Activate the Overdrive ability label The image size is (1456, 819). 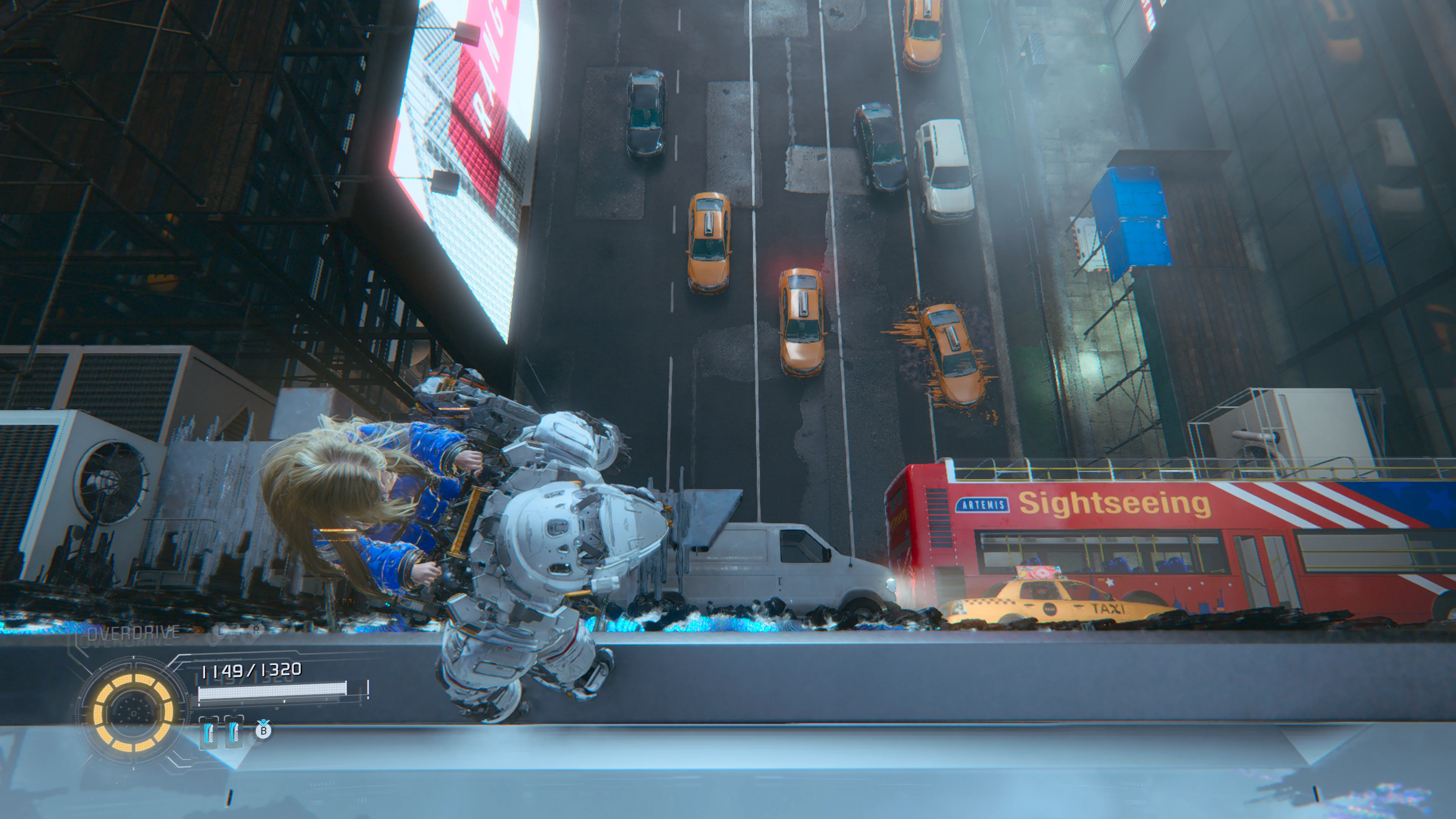tap(133, 633)
